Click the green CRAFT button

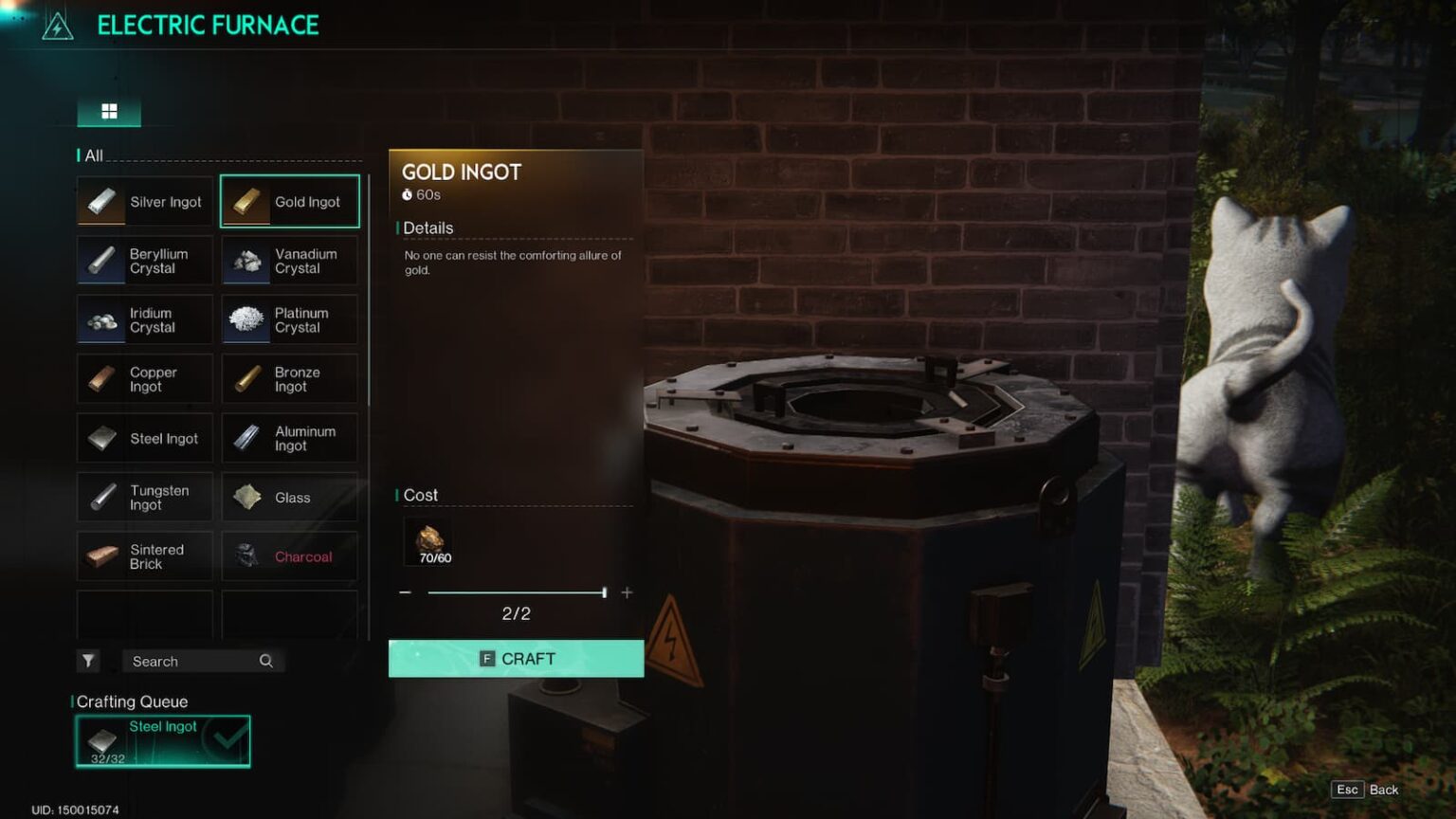point(516,659)
